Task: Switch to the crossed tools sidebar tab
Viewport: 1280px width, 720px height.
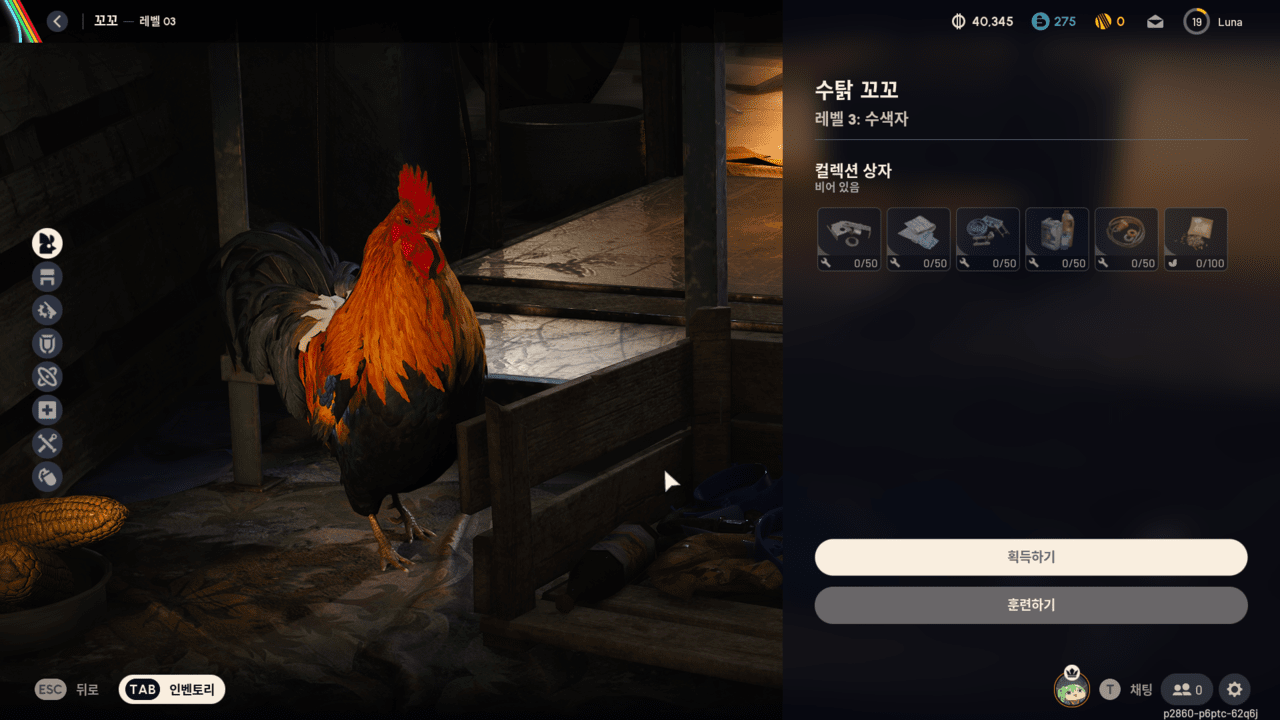Action: click(47, 443)
